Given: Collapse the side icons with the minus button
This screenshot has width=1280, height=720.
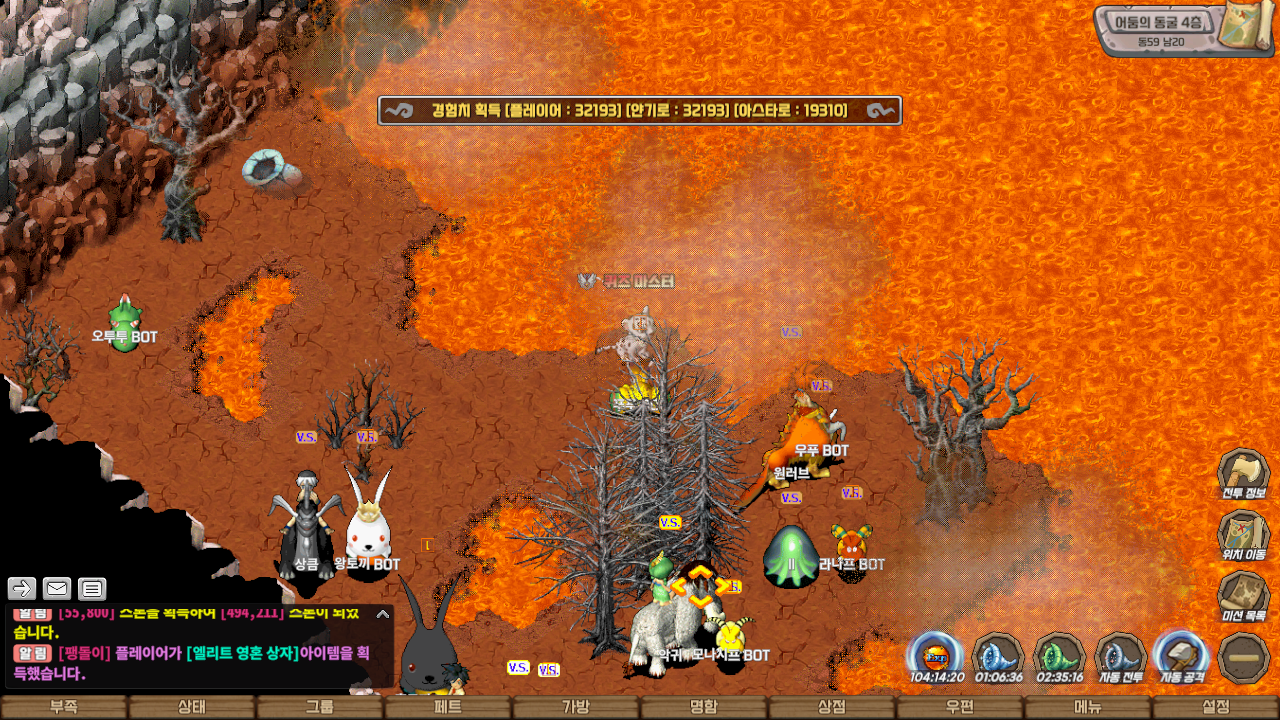Looking at the screenshot, I should pos(1244,658).
